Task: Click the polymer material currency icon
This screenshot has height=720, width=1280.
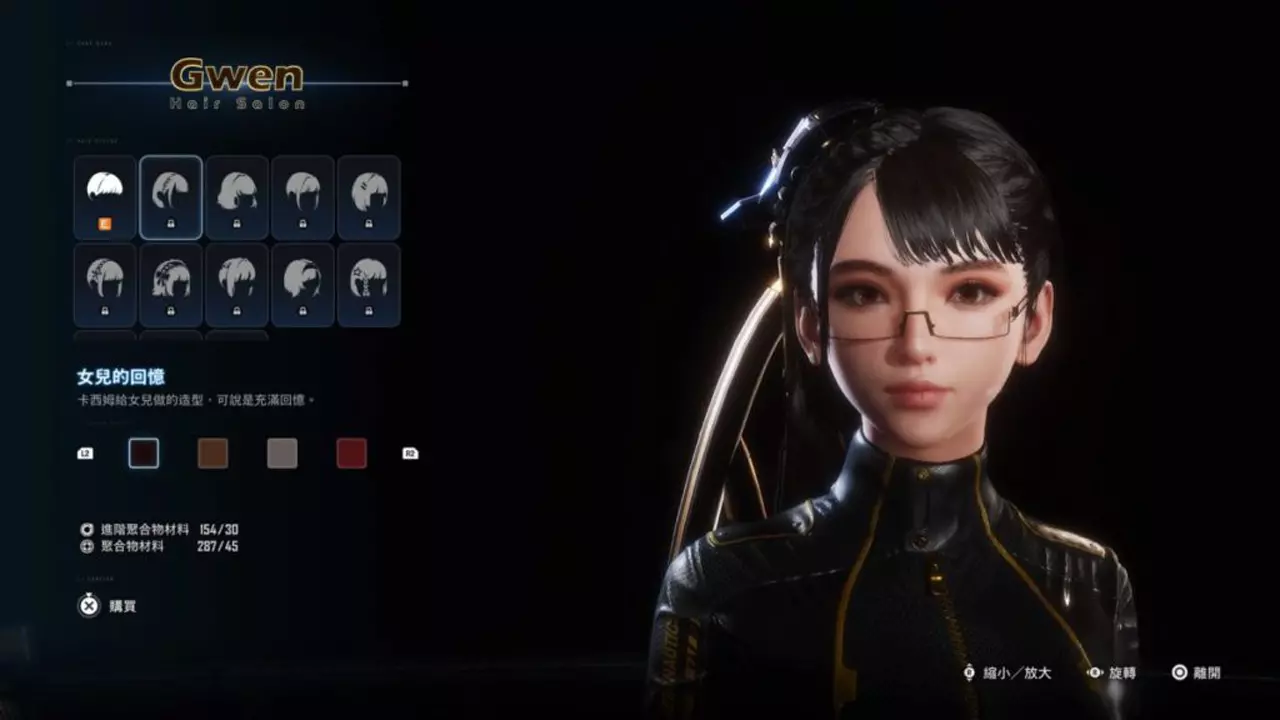Action: (86, 547)
